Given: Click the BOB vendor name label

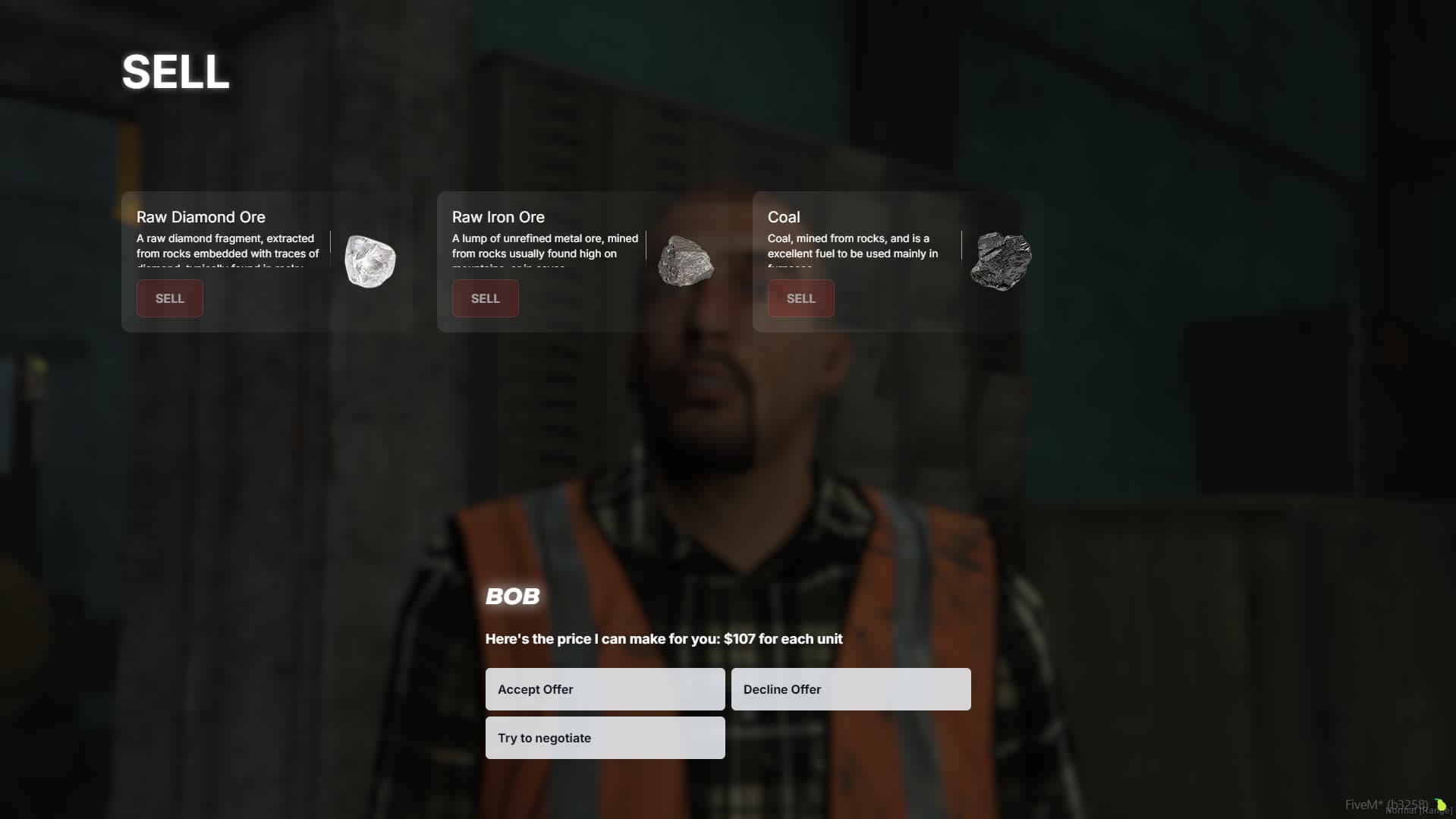Looking at the screenshot, I should point(513,597).
